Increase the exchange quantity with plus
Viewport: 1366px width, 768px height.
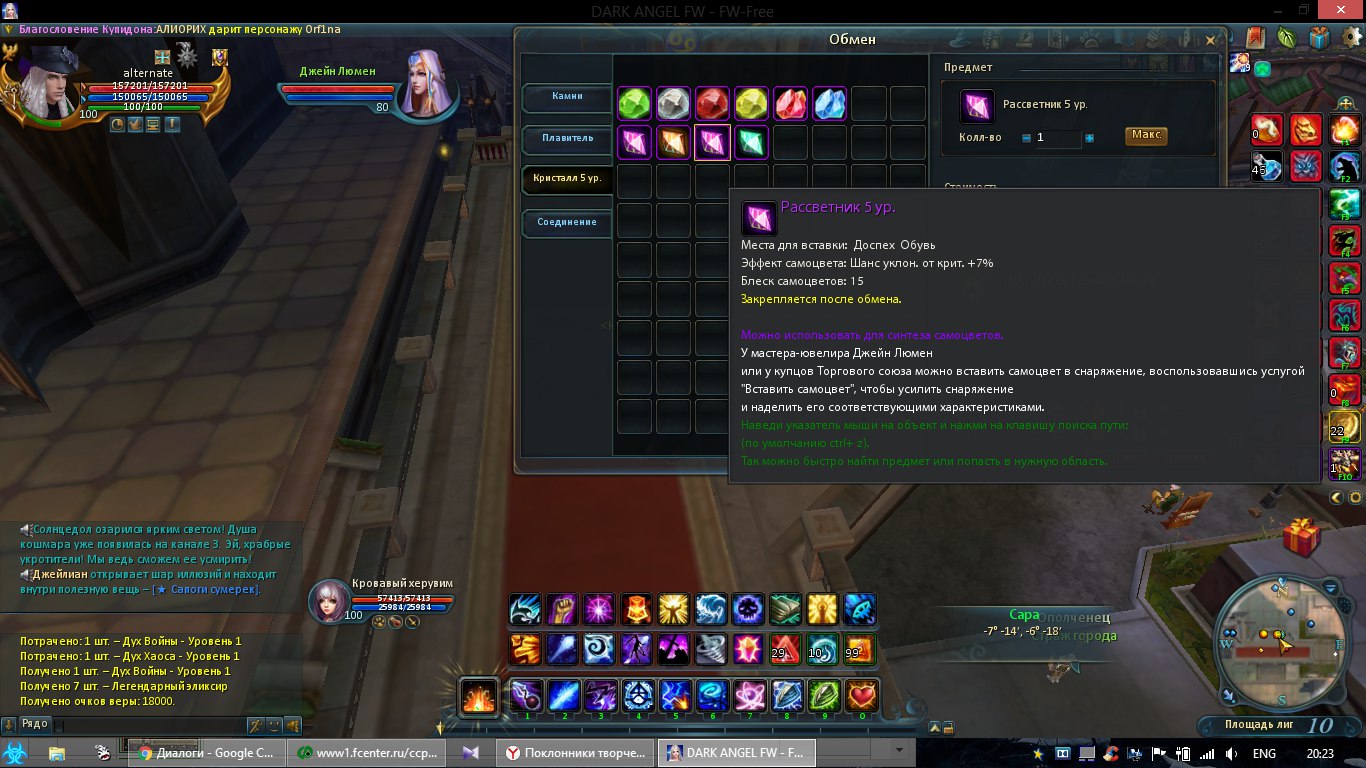click(1089, 138)
